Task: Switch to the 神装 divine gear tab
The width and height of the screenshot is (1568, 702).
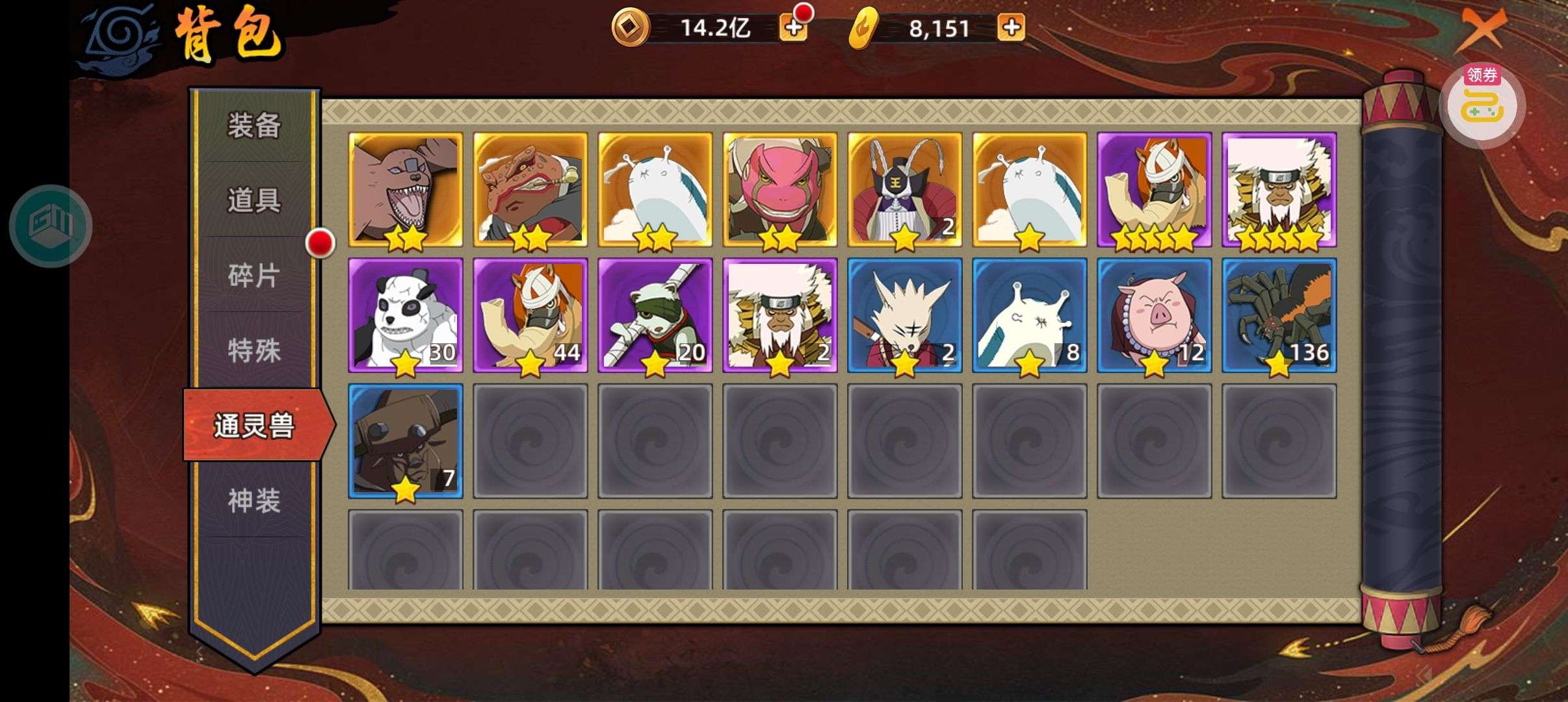Action: coord(254,501)
